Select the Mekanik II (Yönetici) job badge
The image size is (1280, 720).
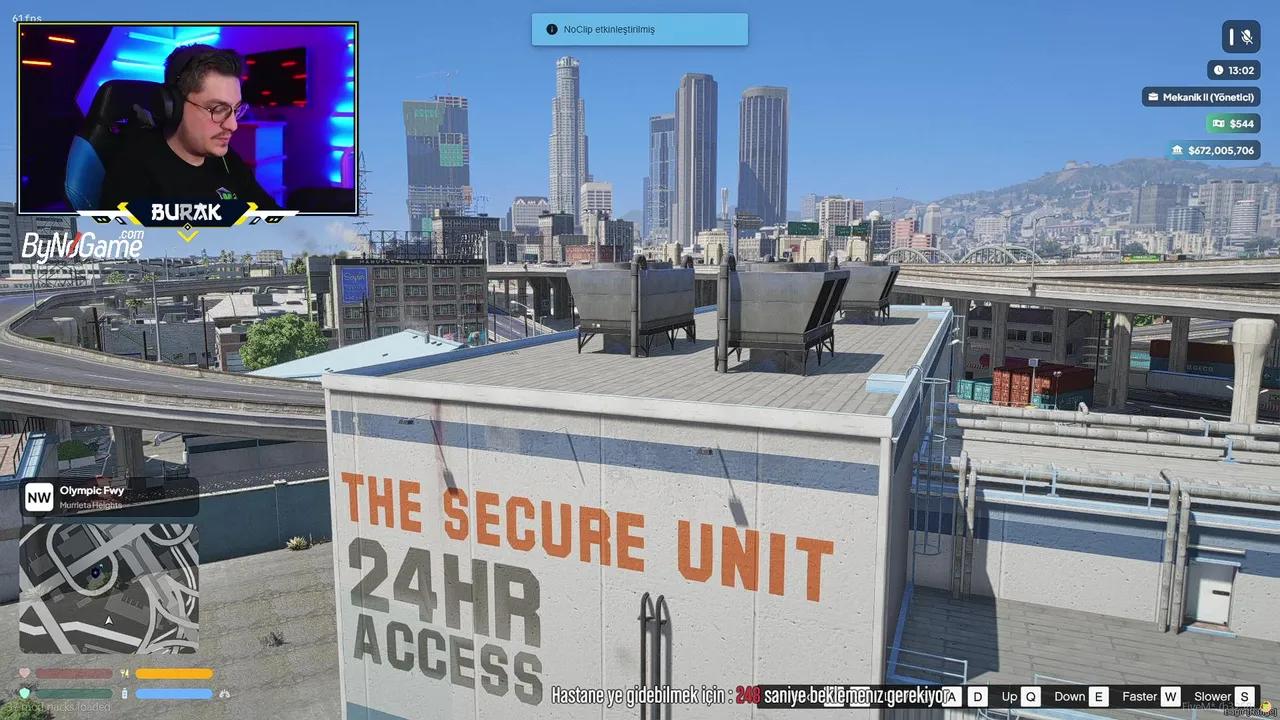(x=1199, y=96)
